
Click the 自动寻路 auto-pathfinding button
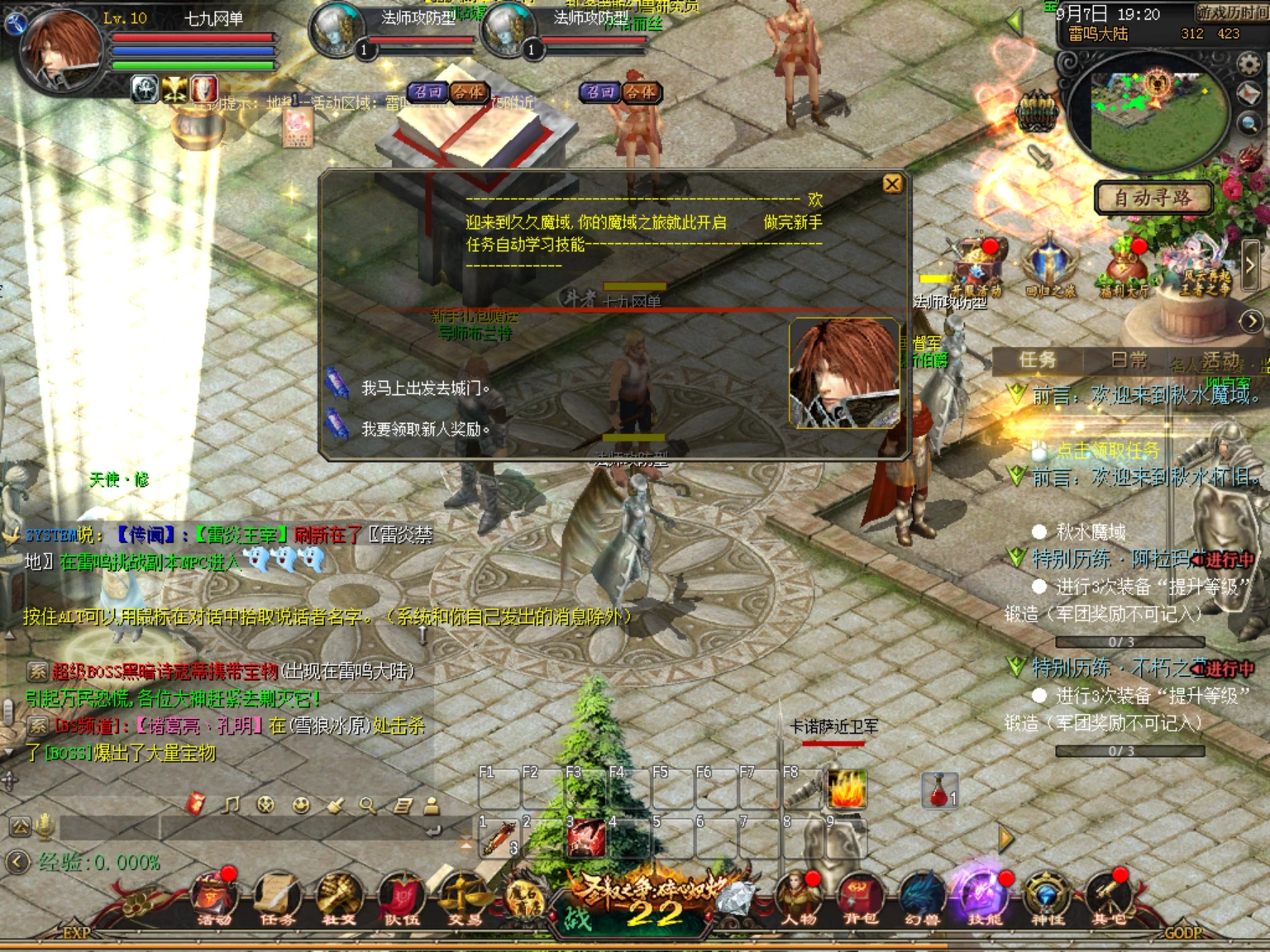click(x=1153, y=198)
